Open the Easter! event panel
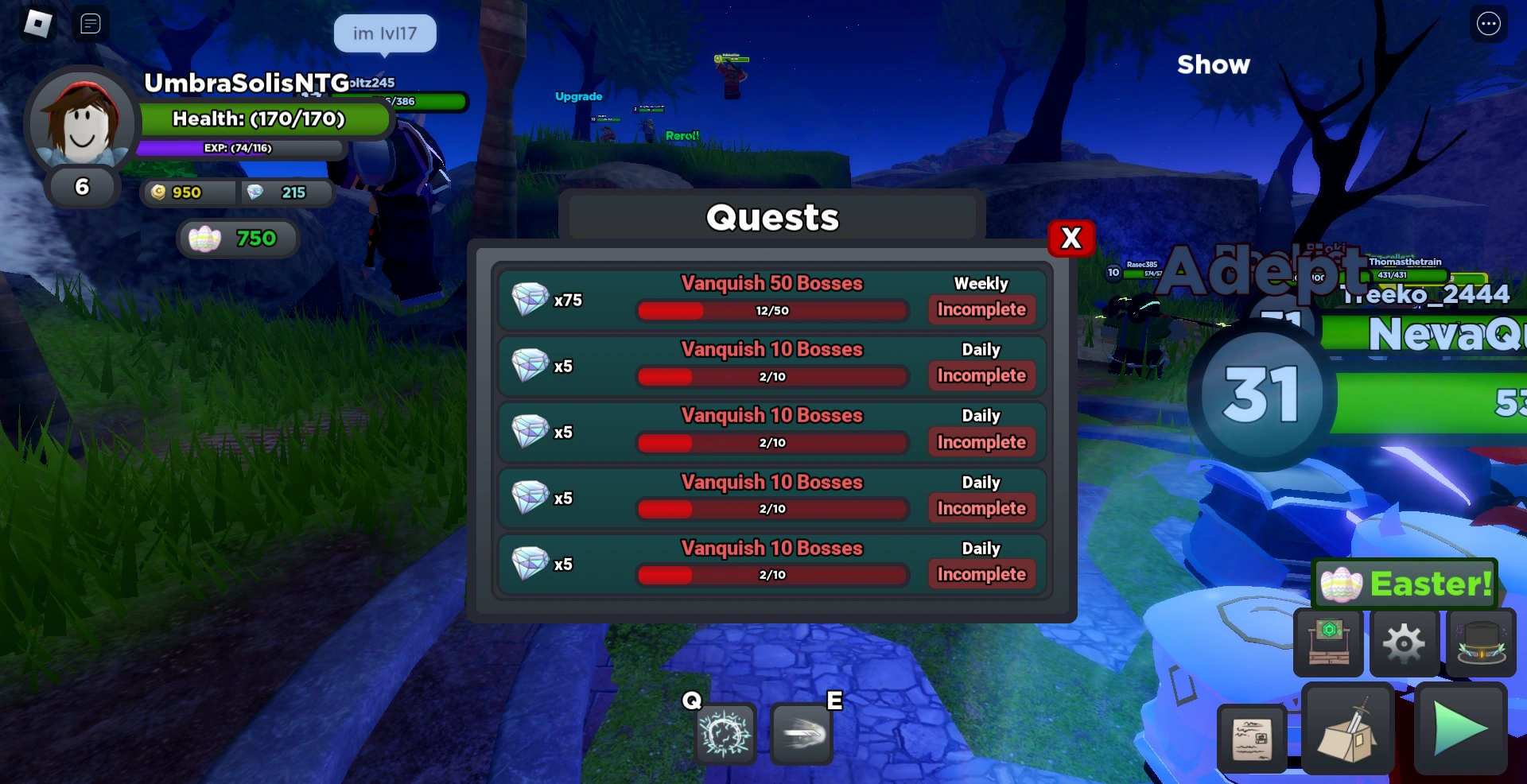1527x784 pixels. coord(1405,584)
